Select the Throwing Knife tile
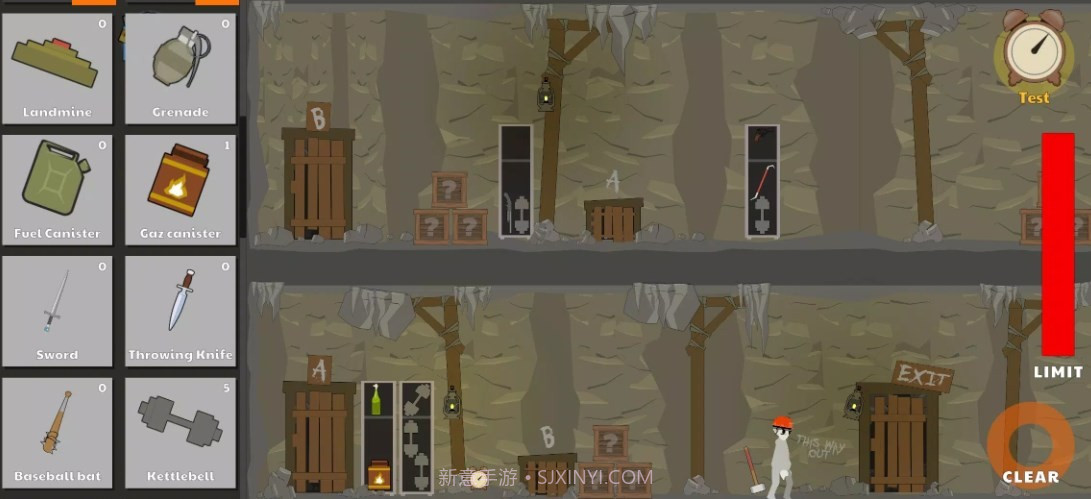Image resolution: width=1091 pixels, height=499 pixels. (180, 311)
